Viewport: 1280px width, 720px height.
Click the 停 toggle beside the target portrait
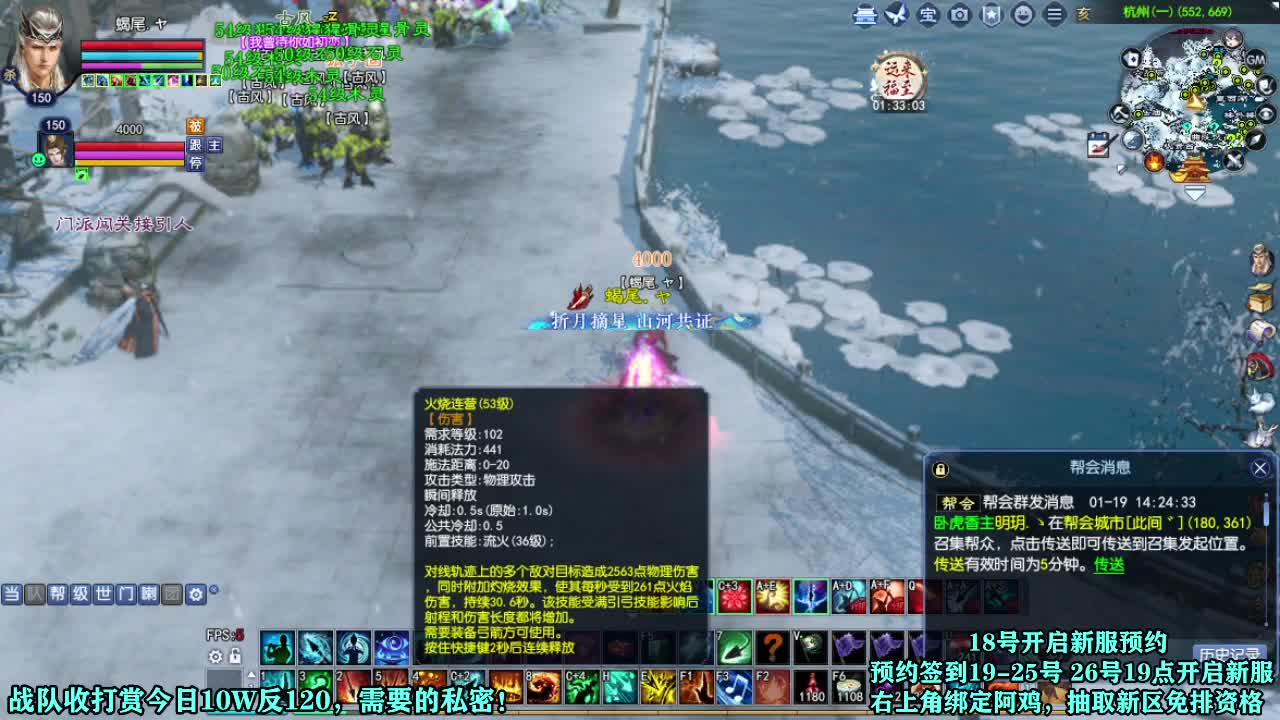pos(196,163)
